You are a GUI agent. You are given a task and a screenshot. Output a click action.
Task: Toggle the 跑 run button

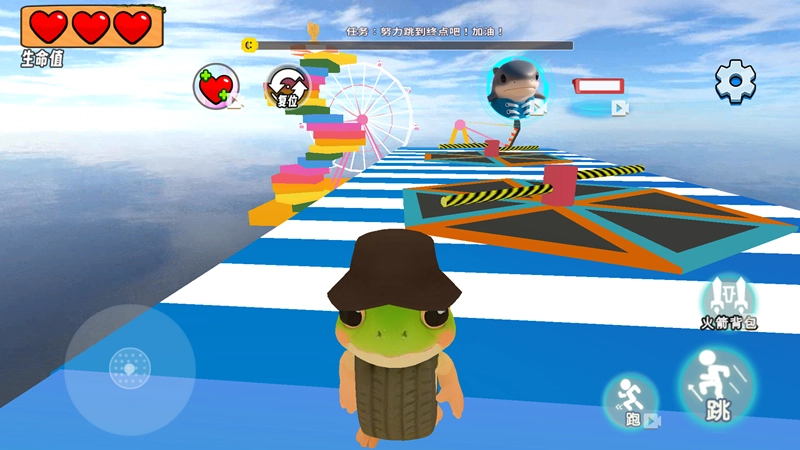tap(631, 402)
